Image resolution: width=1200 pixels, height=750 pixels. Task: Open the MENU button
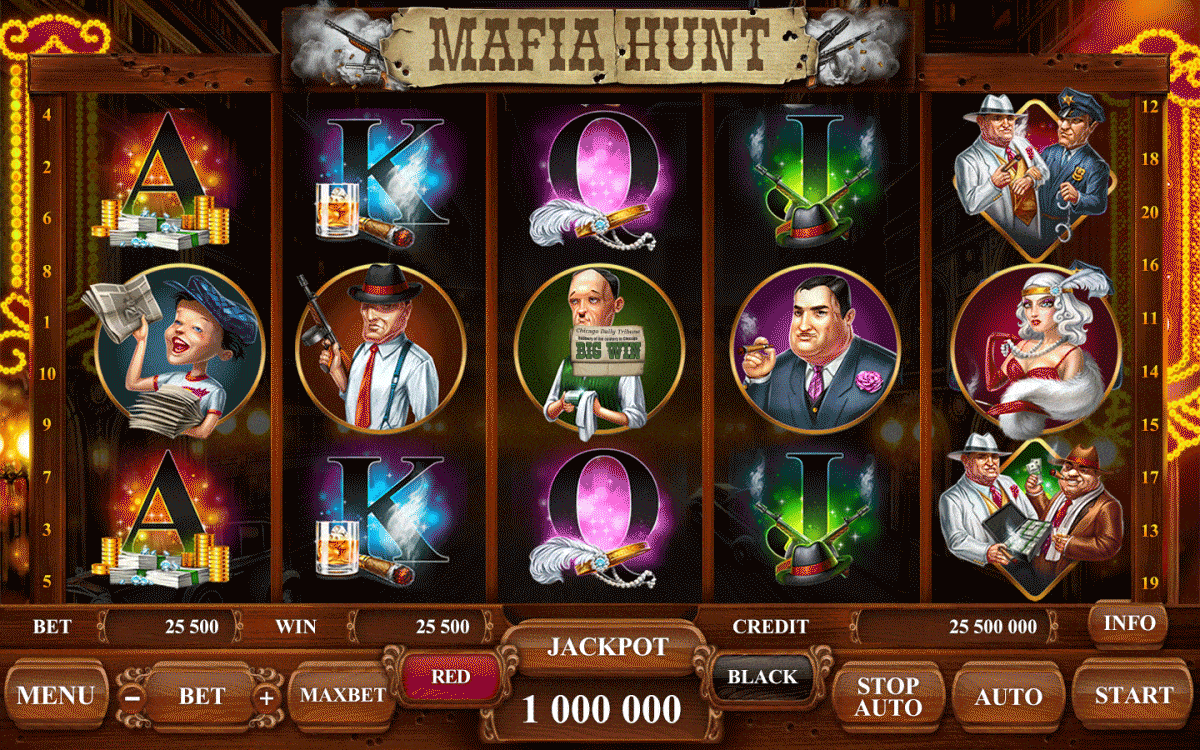click(55, 695)
